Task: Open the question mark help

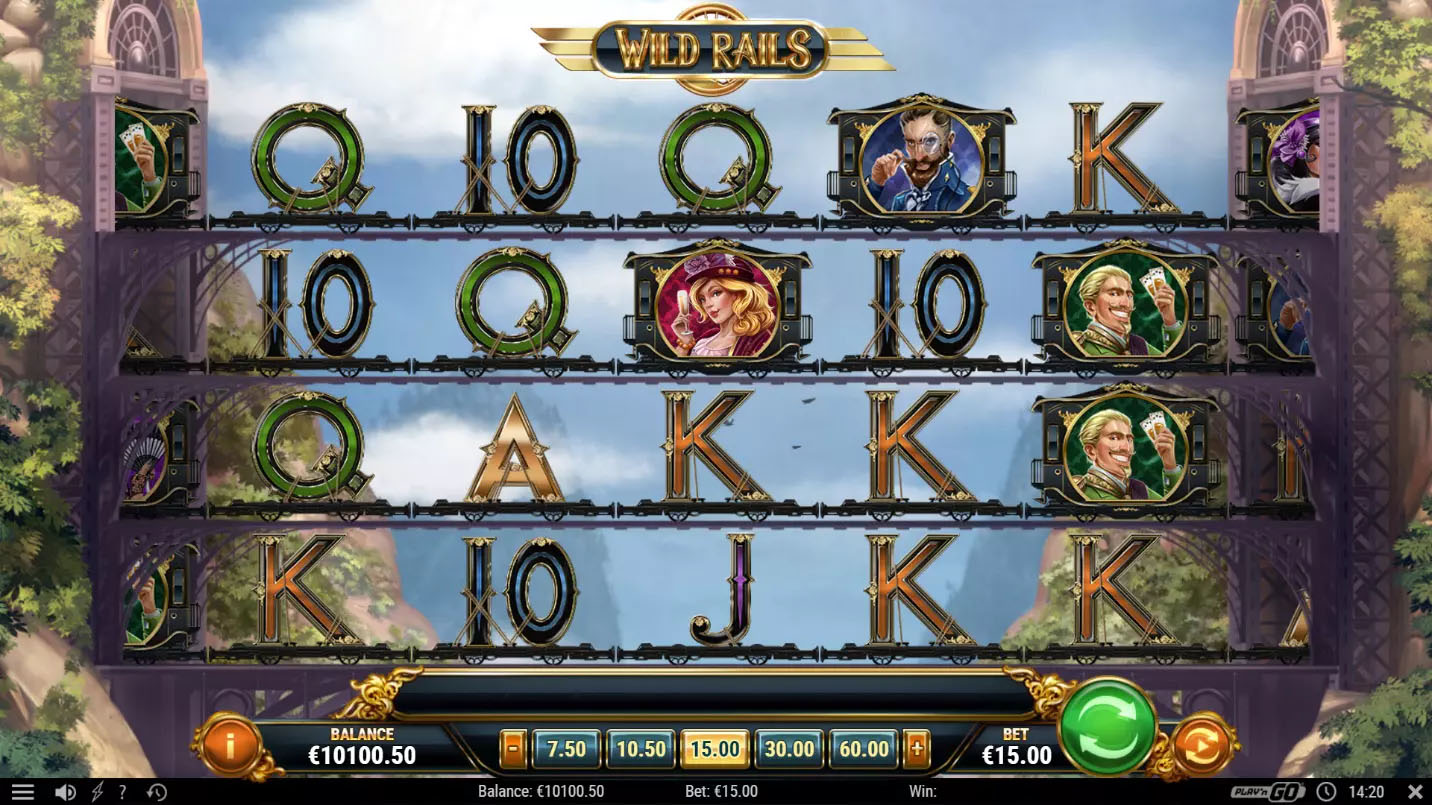Action: pyautogui.click(x=123, y=793)
